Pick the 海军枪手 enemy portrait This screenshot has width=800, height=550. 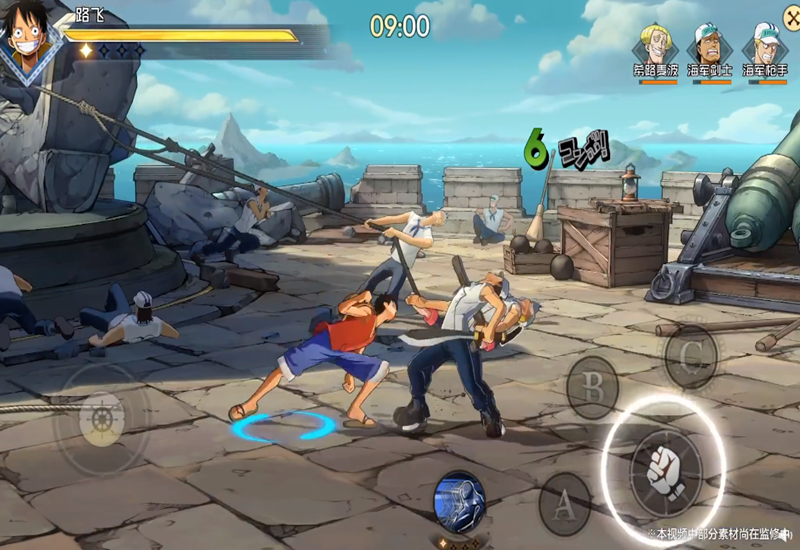[765, 45]
